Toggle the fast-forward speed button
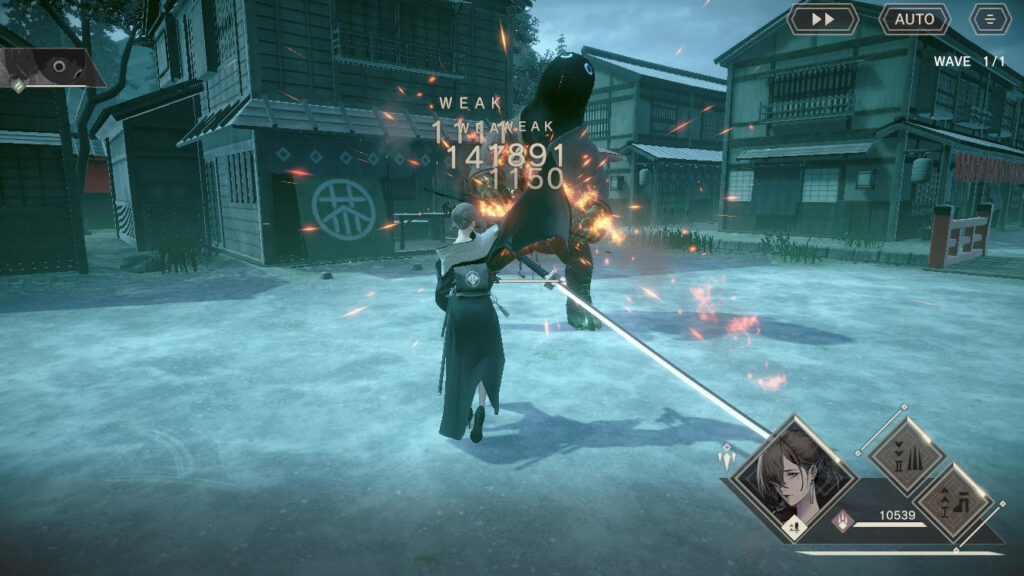This screenshot has height=576, width=1024. point(822,19)
